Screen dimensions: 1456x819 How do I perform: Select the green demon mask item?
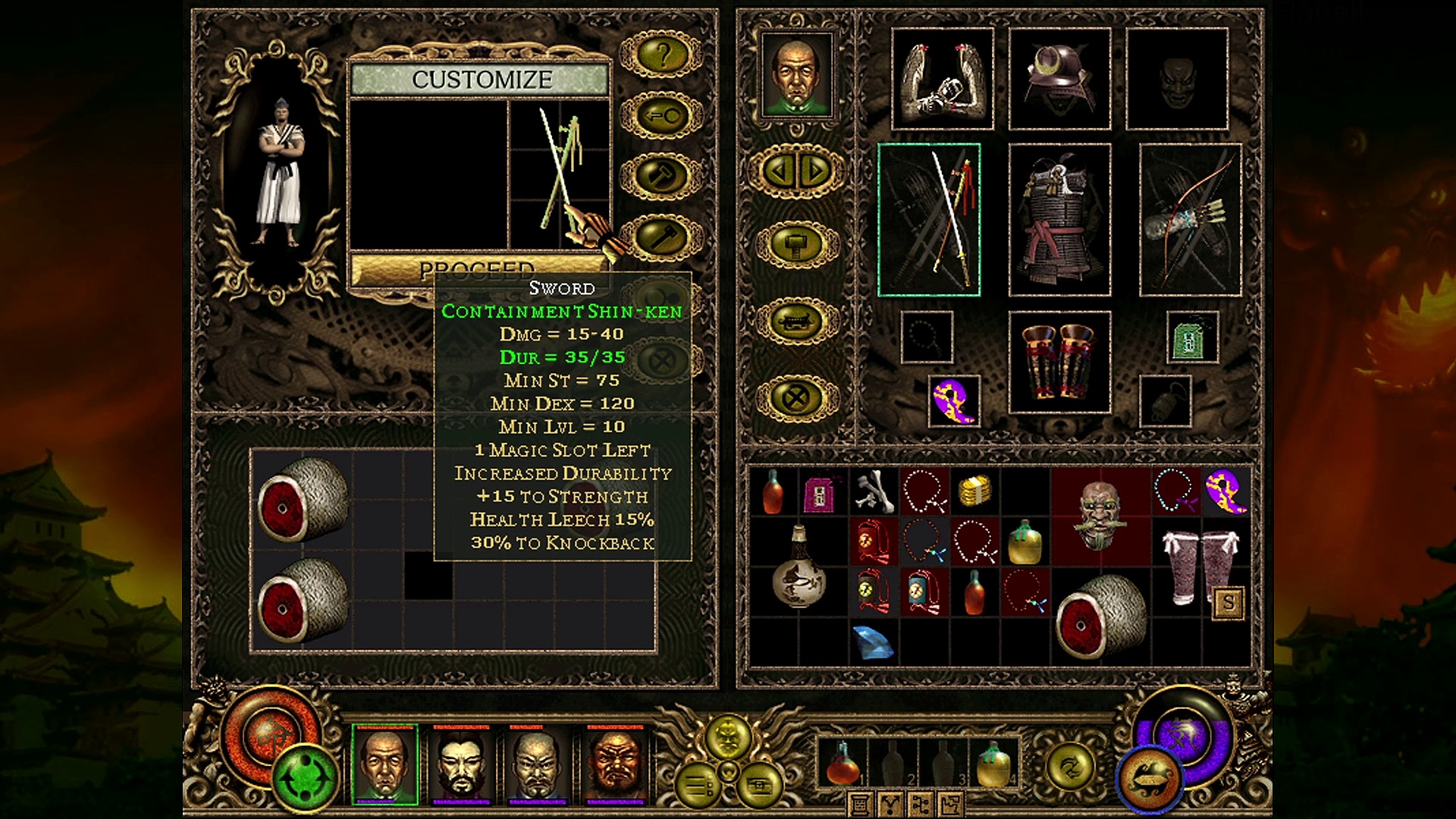[x=1100, y=514]
